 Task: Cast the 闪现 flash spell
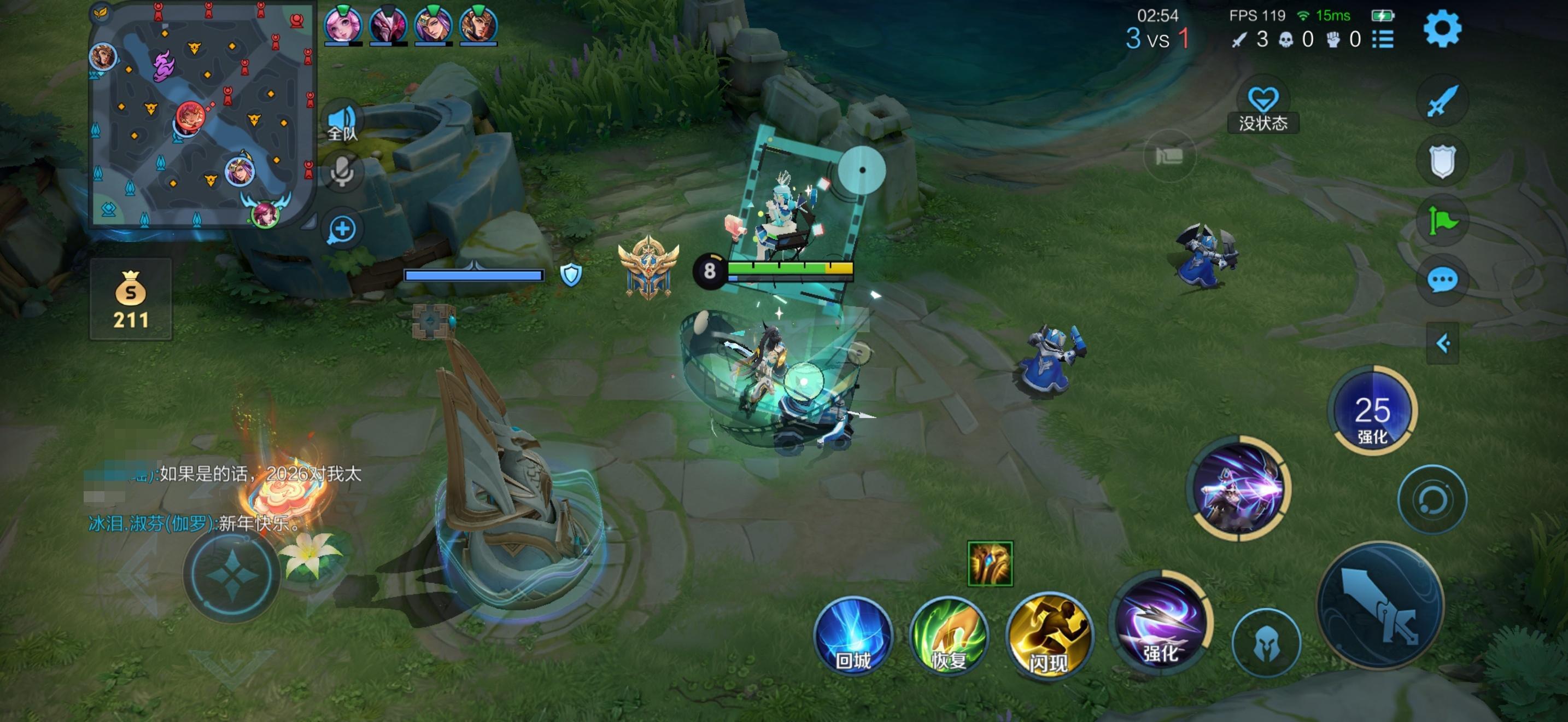(1049, 636)
